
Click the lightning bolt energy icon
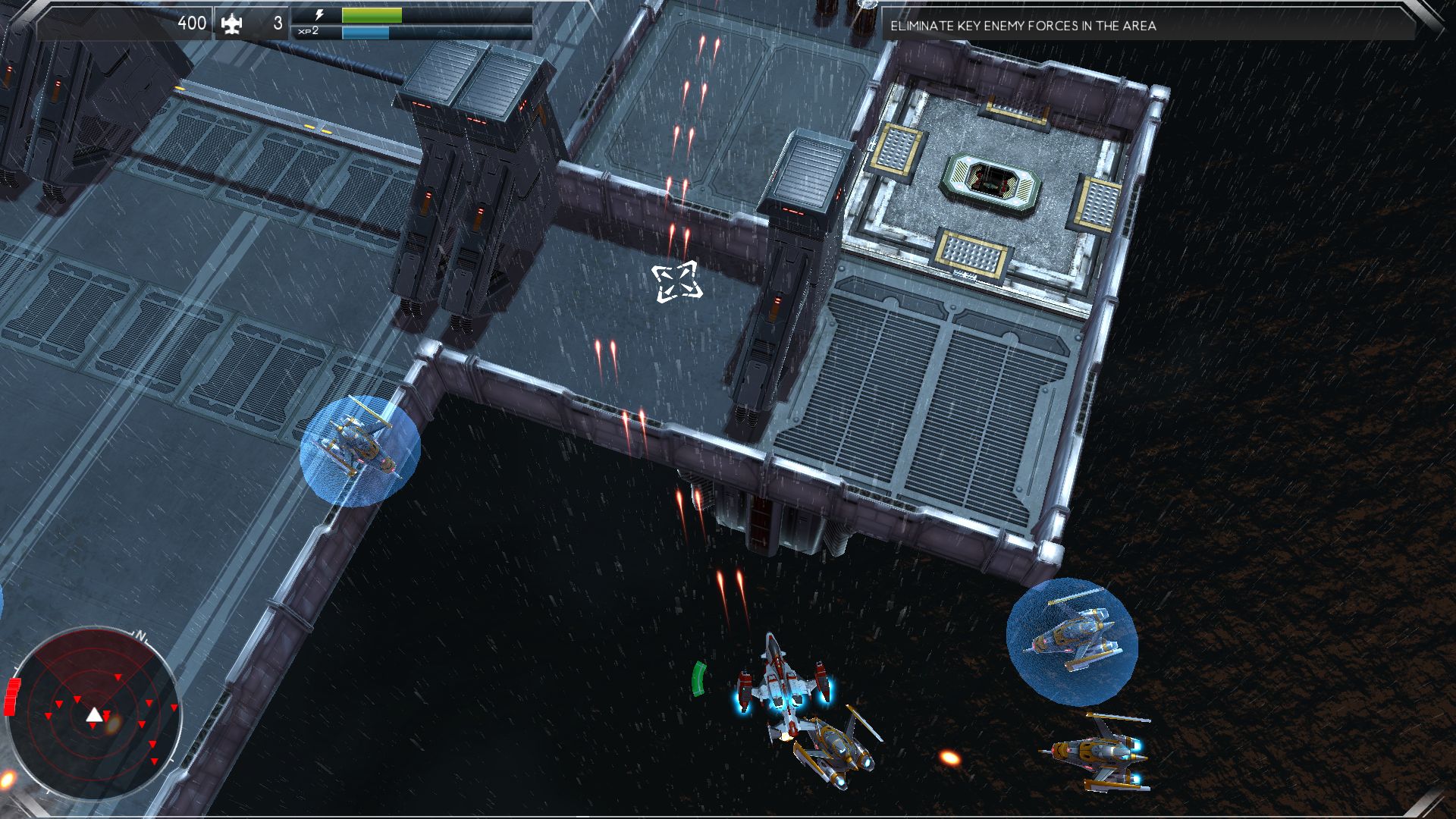319,15
